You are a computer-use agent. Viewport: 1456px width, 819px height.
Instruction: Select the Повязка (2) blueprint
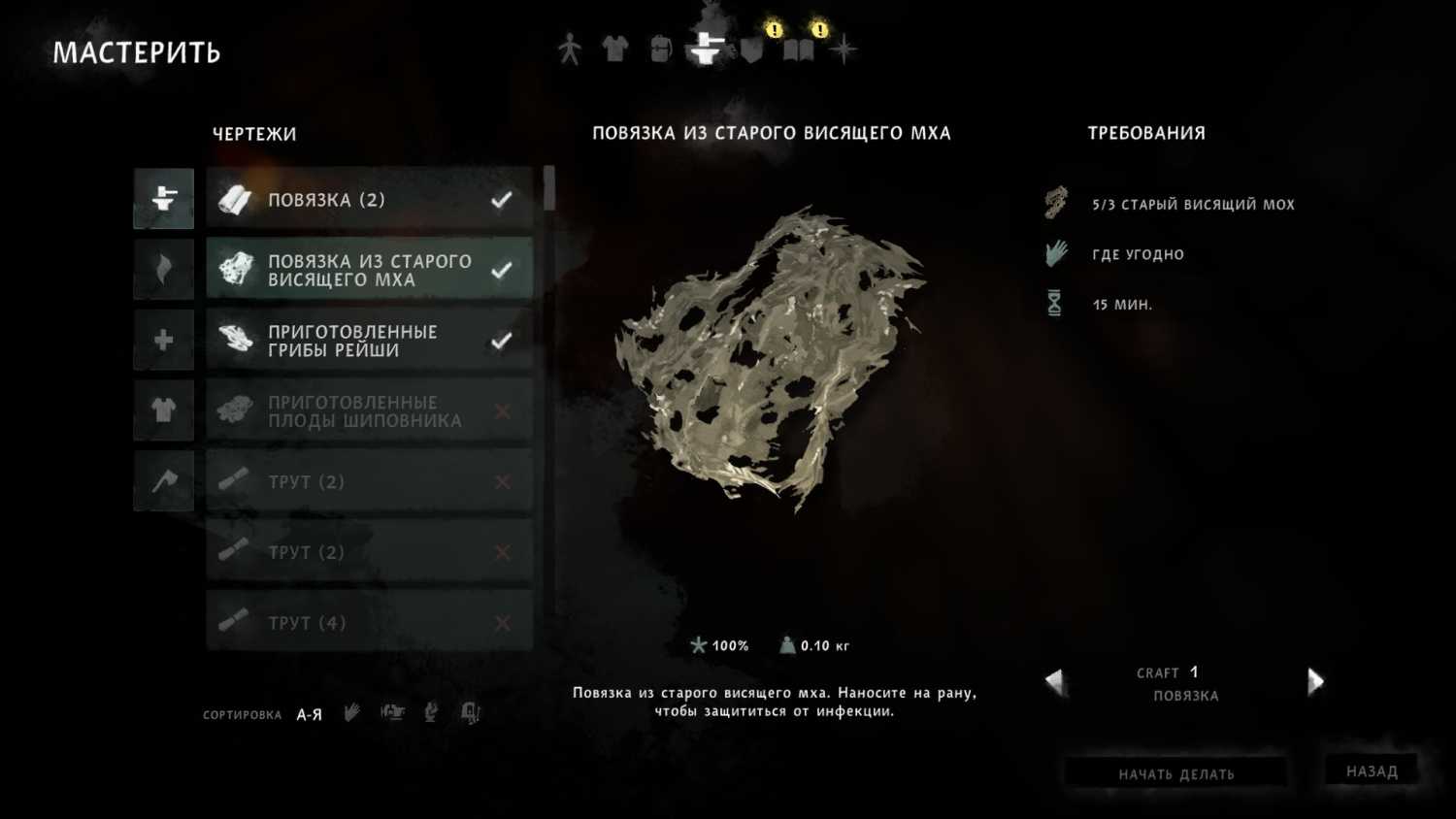pos(369,200)
